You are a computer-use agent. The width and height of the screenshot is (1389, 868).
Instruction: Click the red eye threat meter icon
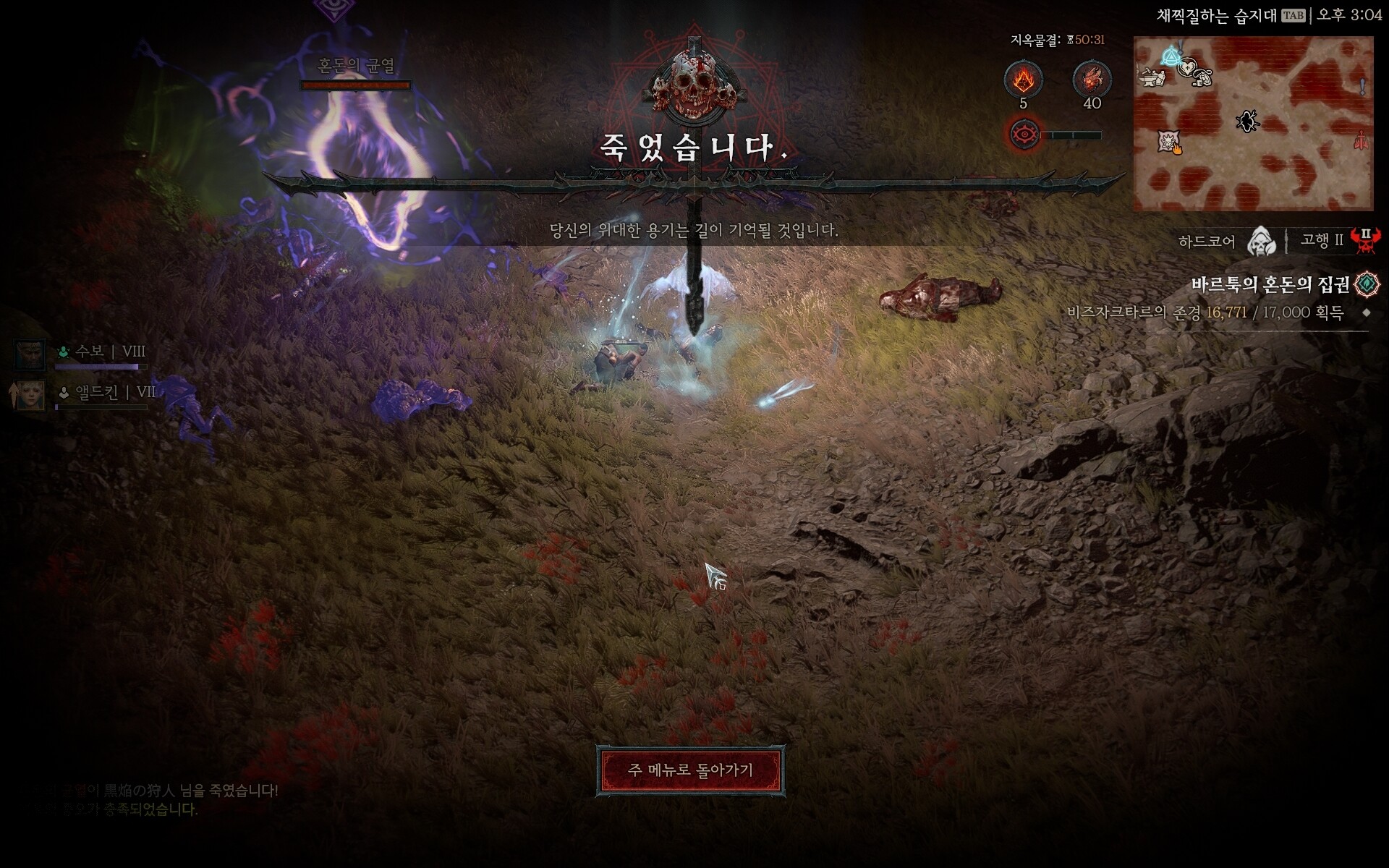click(1024, 135)
